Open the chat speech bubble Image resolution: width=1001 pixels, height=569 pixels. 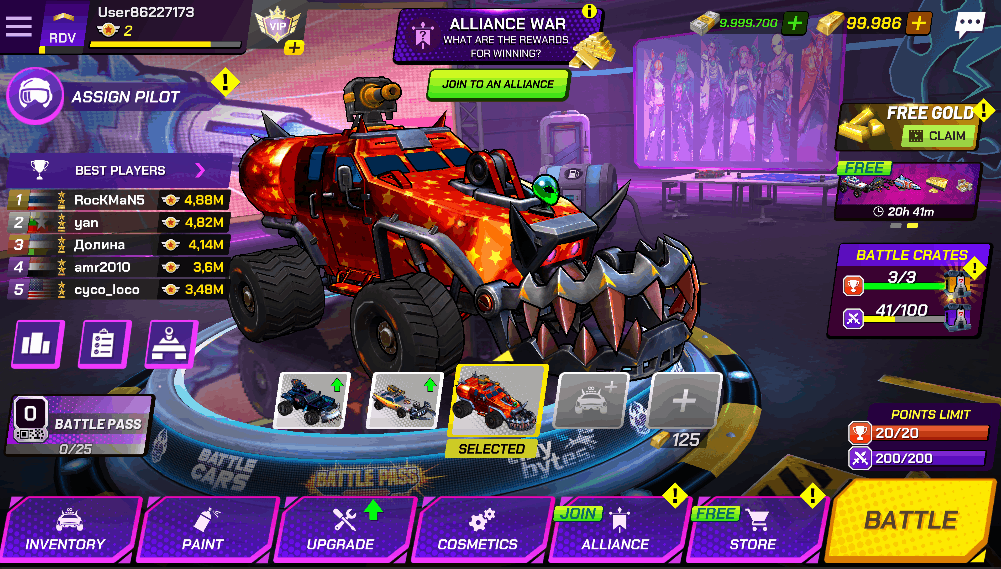[969, 25]
